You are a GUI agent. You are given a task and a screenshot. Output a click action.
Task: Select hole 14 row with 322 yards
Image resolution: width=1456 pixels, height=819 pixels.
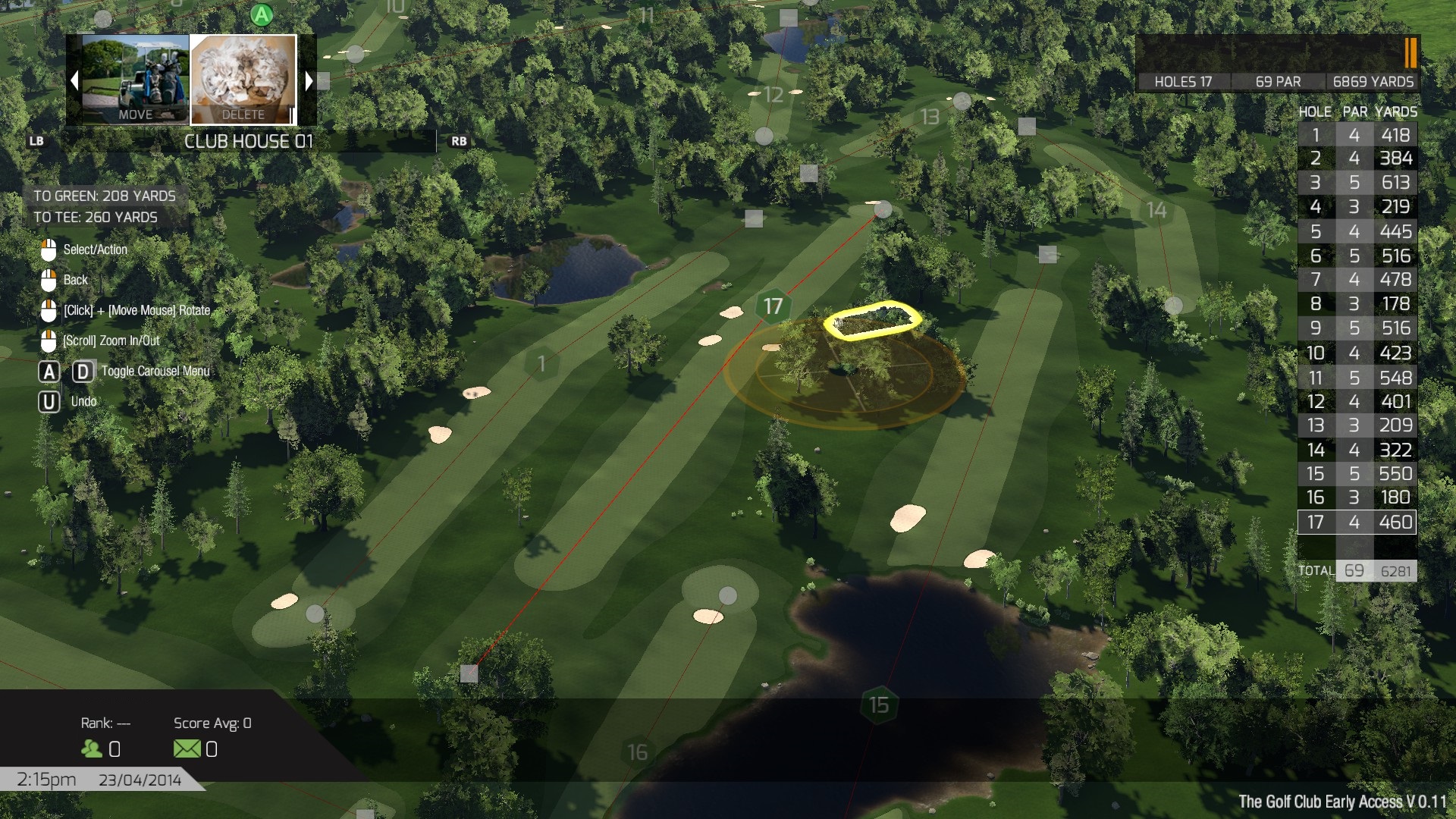[1357, 450]
